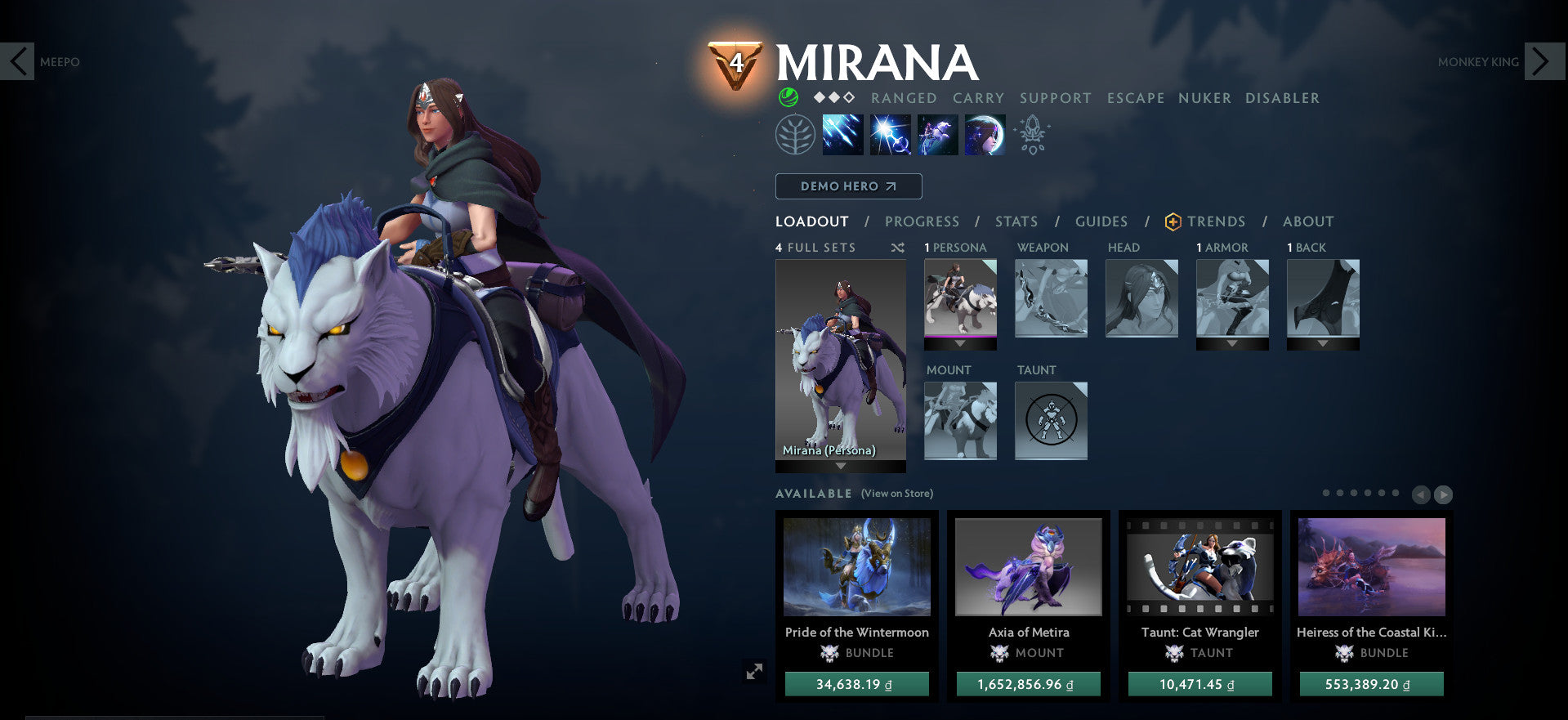Screen dimensions: 1568x720
Task: Toggle the empty Taunt slot
Action: [x=1051, y=421]
